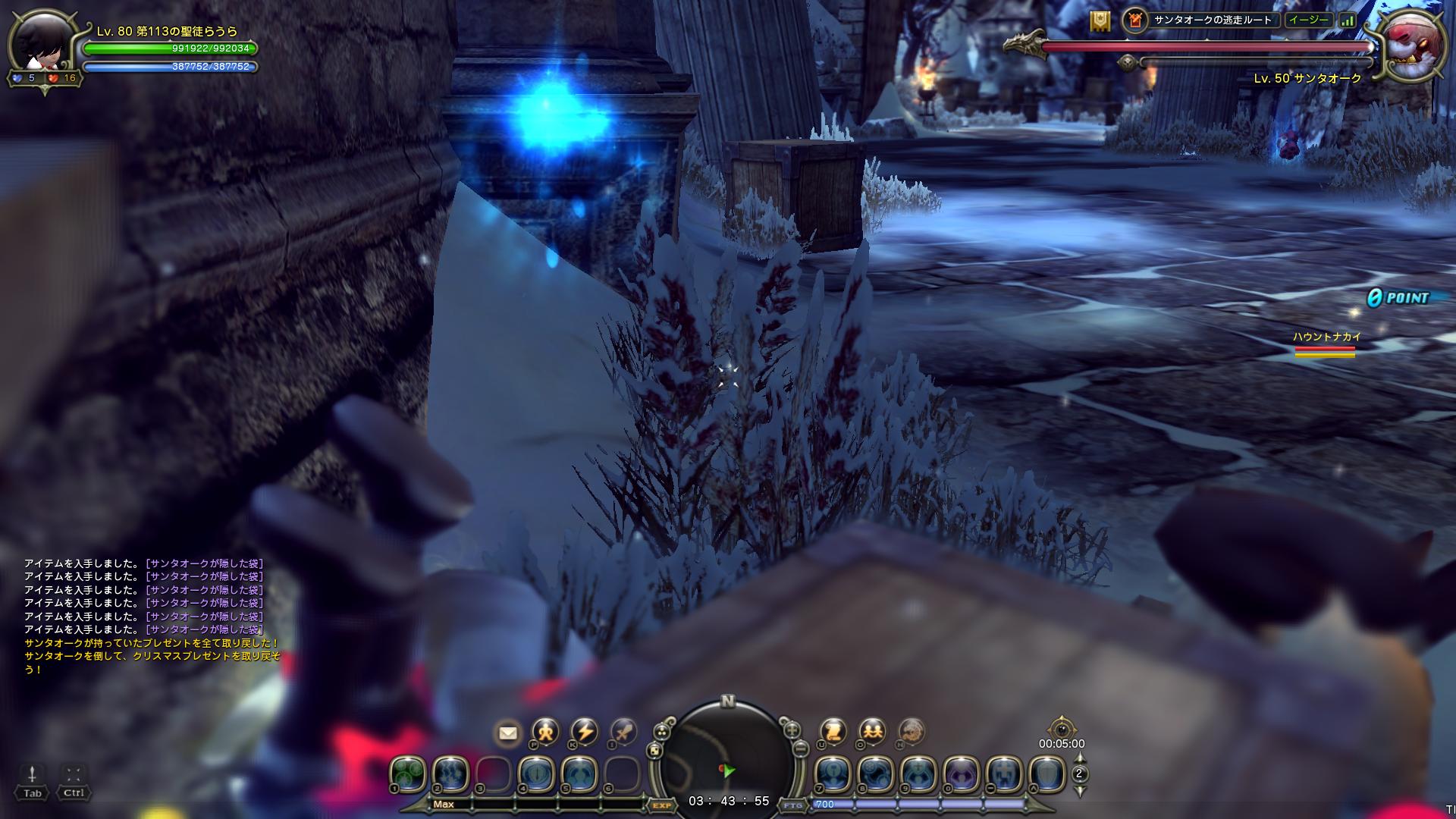Viewport: 1456px width, 819px height.
Task: Use the lightning skill in slot 2
Action: (x=450, y=773)
